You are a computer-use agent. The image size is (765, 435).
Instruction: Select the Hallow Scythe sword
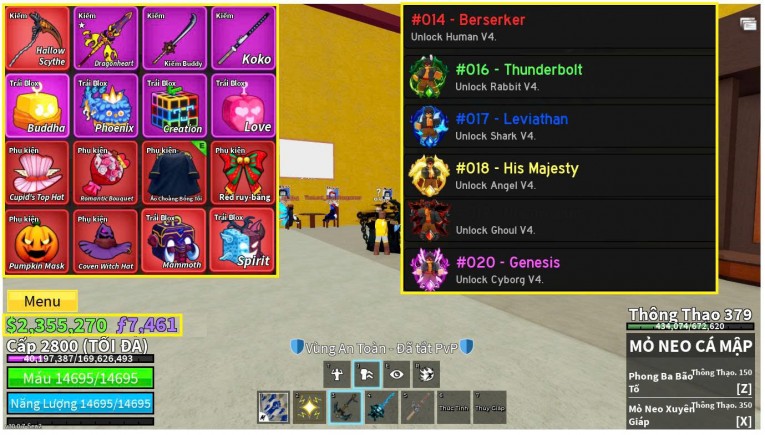(x=38, y=38)
